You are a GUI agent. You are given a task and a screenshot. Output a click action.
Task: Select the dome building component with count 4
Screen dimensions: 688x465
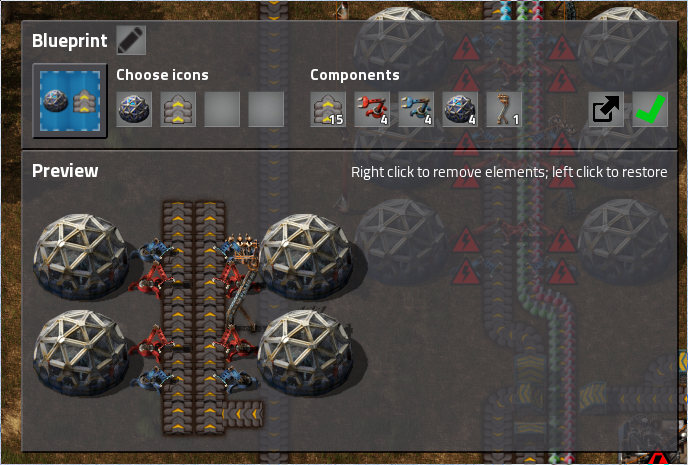tap(460, 109)
